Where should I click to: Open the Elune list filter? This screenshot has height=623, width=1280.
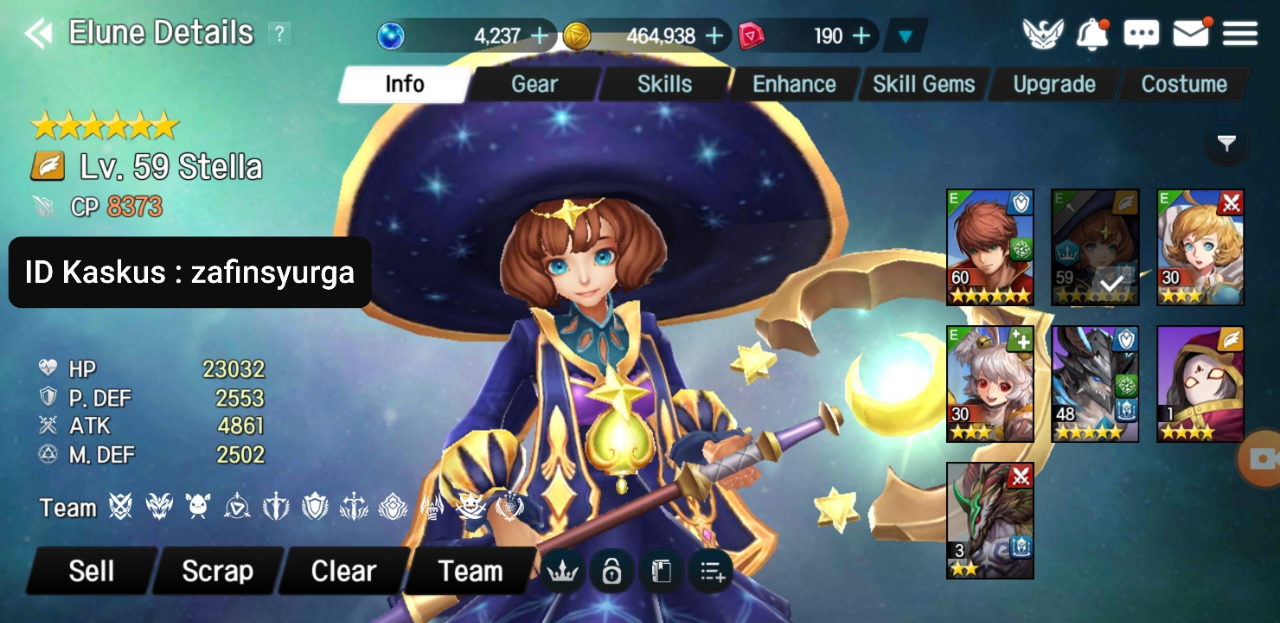[1227, 145]
